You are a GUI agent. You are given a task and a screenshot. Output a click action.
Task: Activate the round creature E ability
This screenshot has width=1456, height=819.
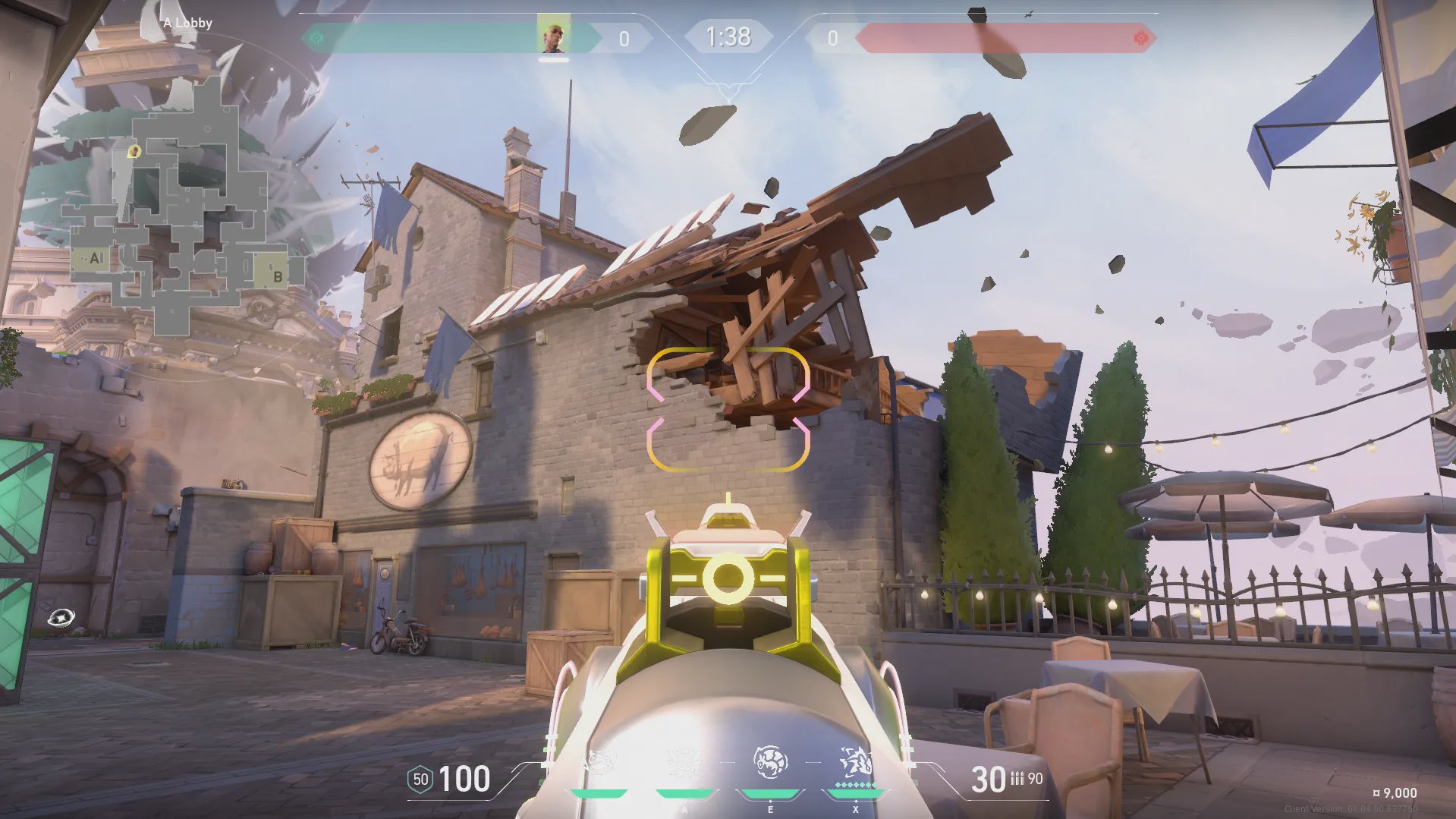(770, 763)
